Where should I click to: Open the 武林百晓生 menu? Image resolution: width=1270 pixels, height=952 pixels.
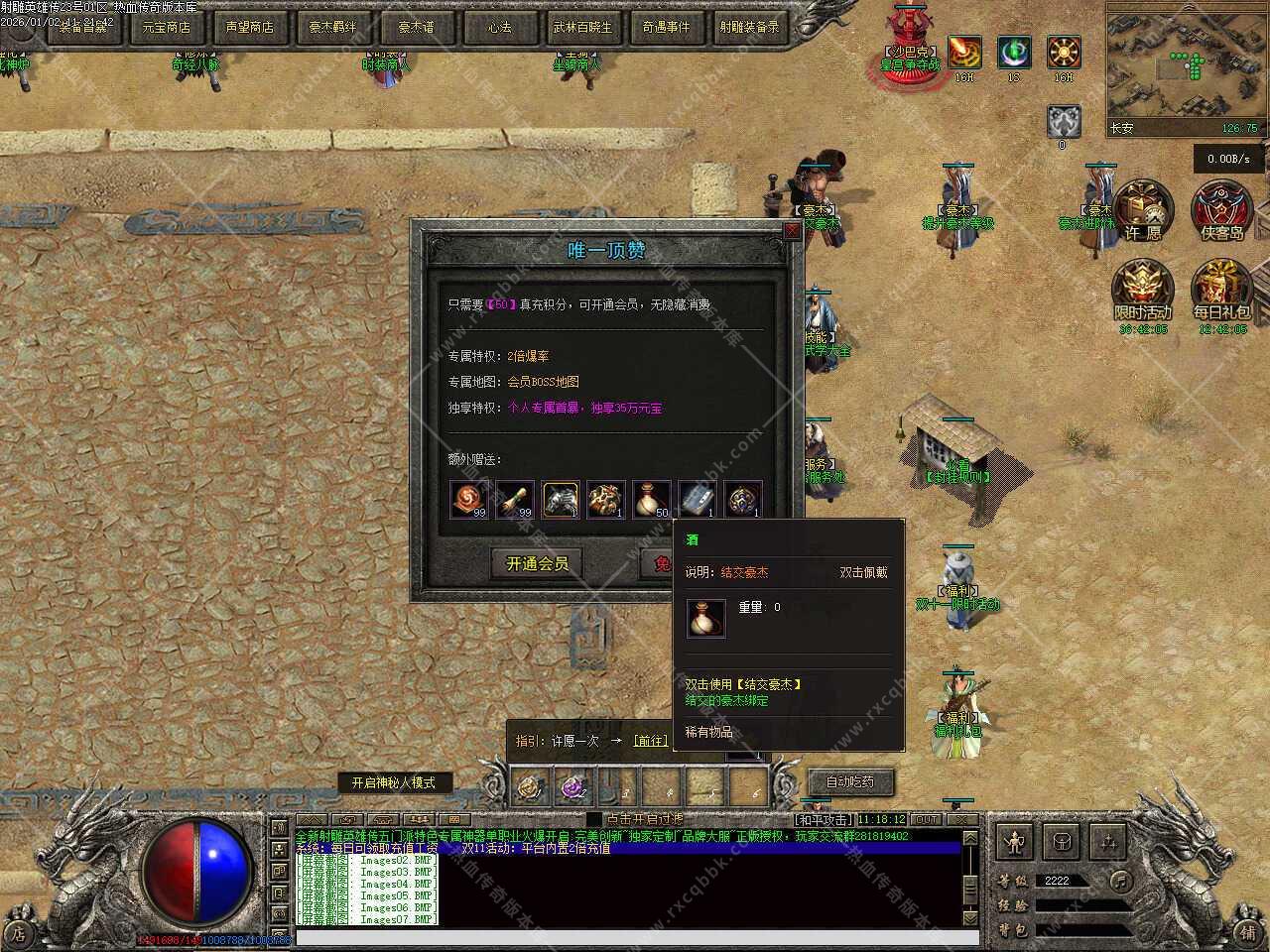coord(582,27)
